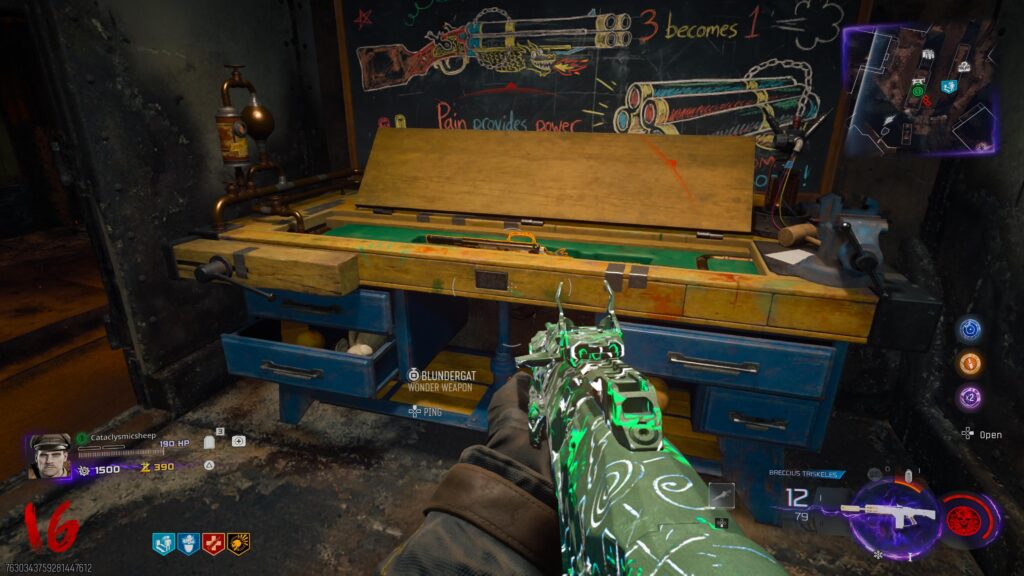The width and height of the screenshot is (1024, 576).
Task: Select the weapon attachment icon left of ammo
Action: click(721, 494)
